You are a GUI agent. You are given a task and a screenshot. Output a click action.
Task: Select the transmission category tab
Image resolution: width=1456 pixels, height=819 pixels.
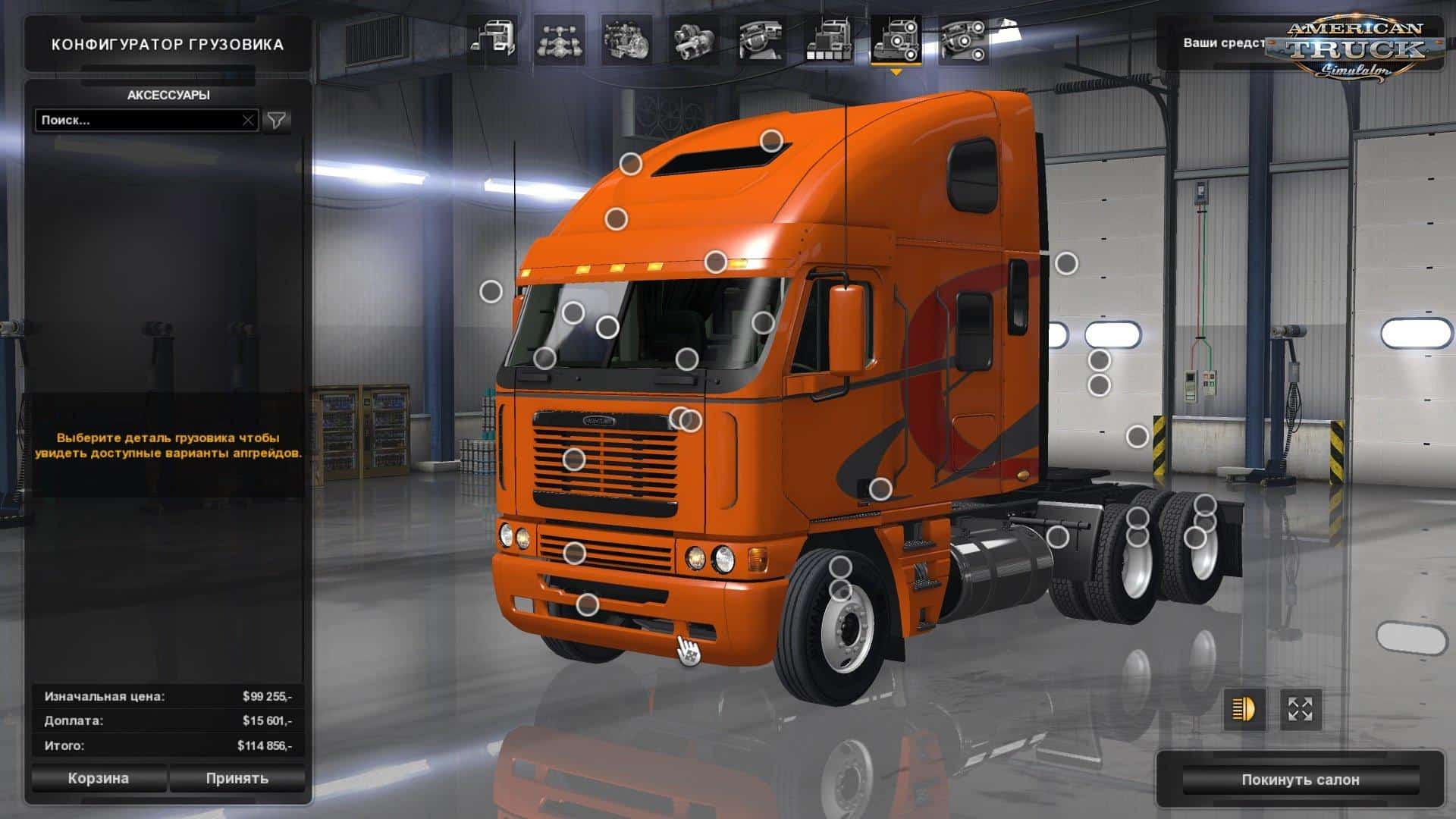693,40
